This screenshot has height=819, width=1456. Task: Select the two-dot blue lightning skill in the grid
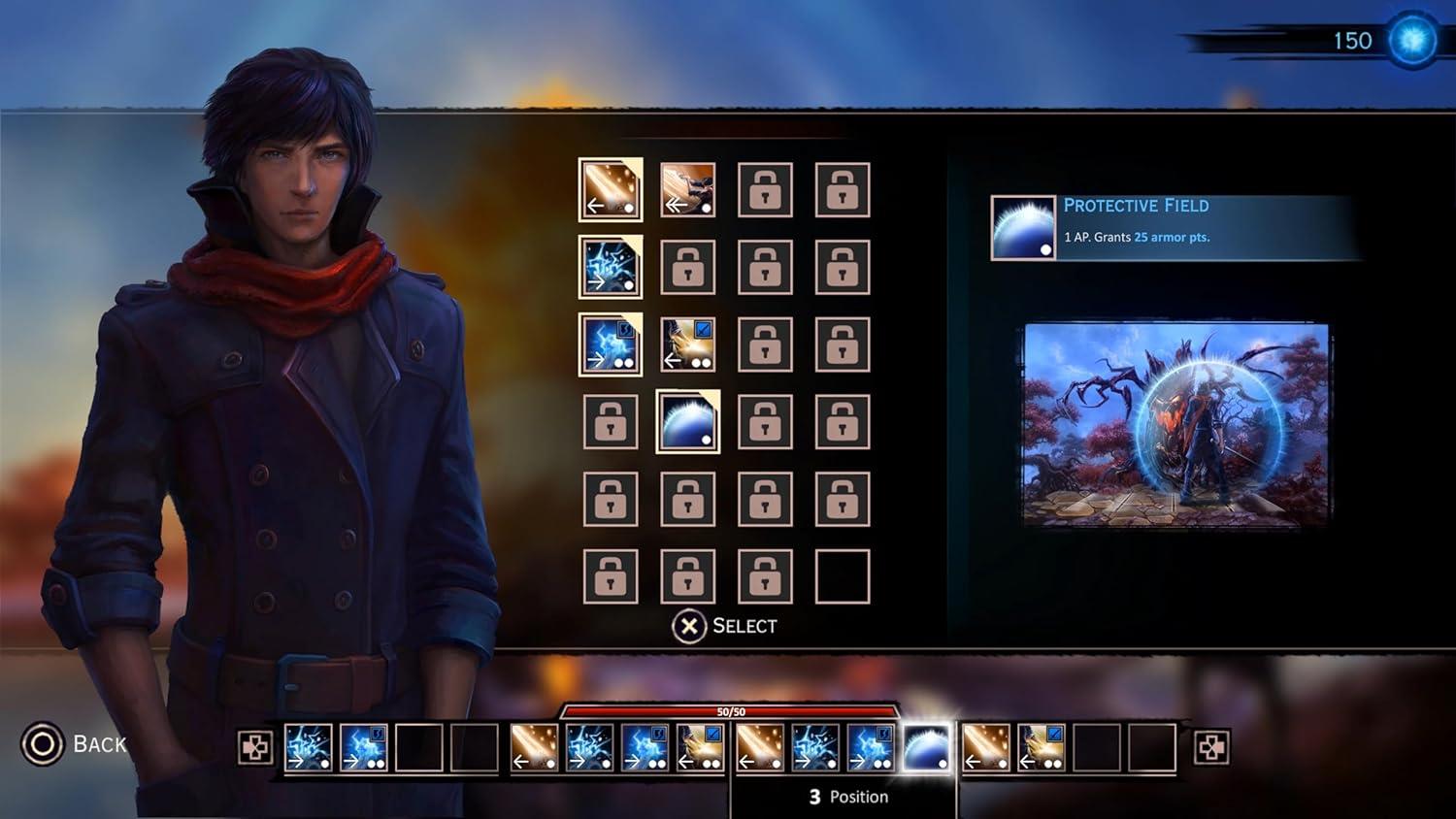[x=611, y=344]
